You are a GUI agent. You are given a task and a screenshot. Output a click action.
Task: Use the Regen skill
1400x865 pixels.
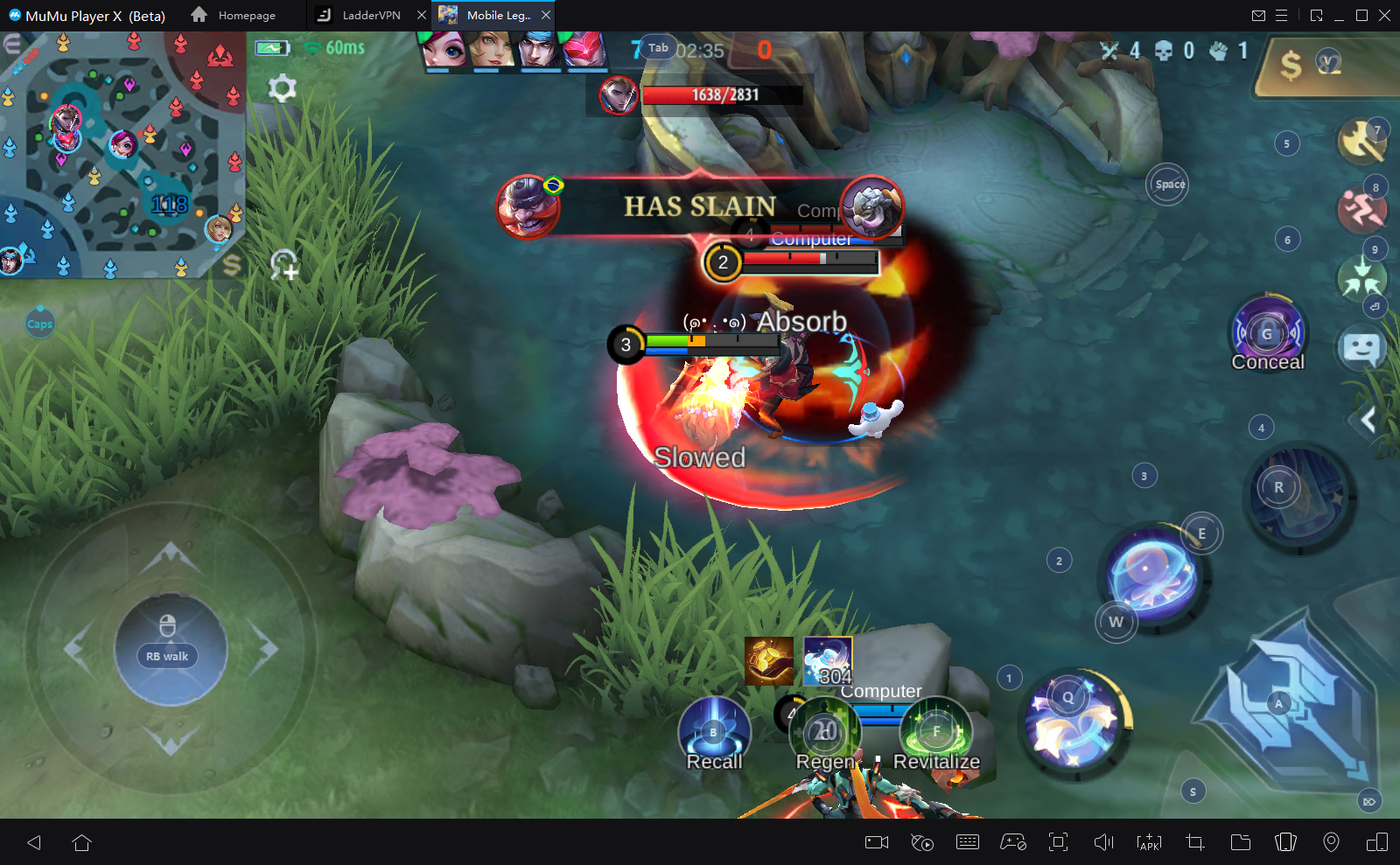pyautogui.click(x=824, y=731)
